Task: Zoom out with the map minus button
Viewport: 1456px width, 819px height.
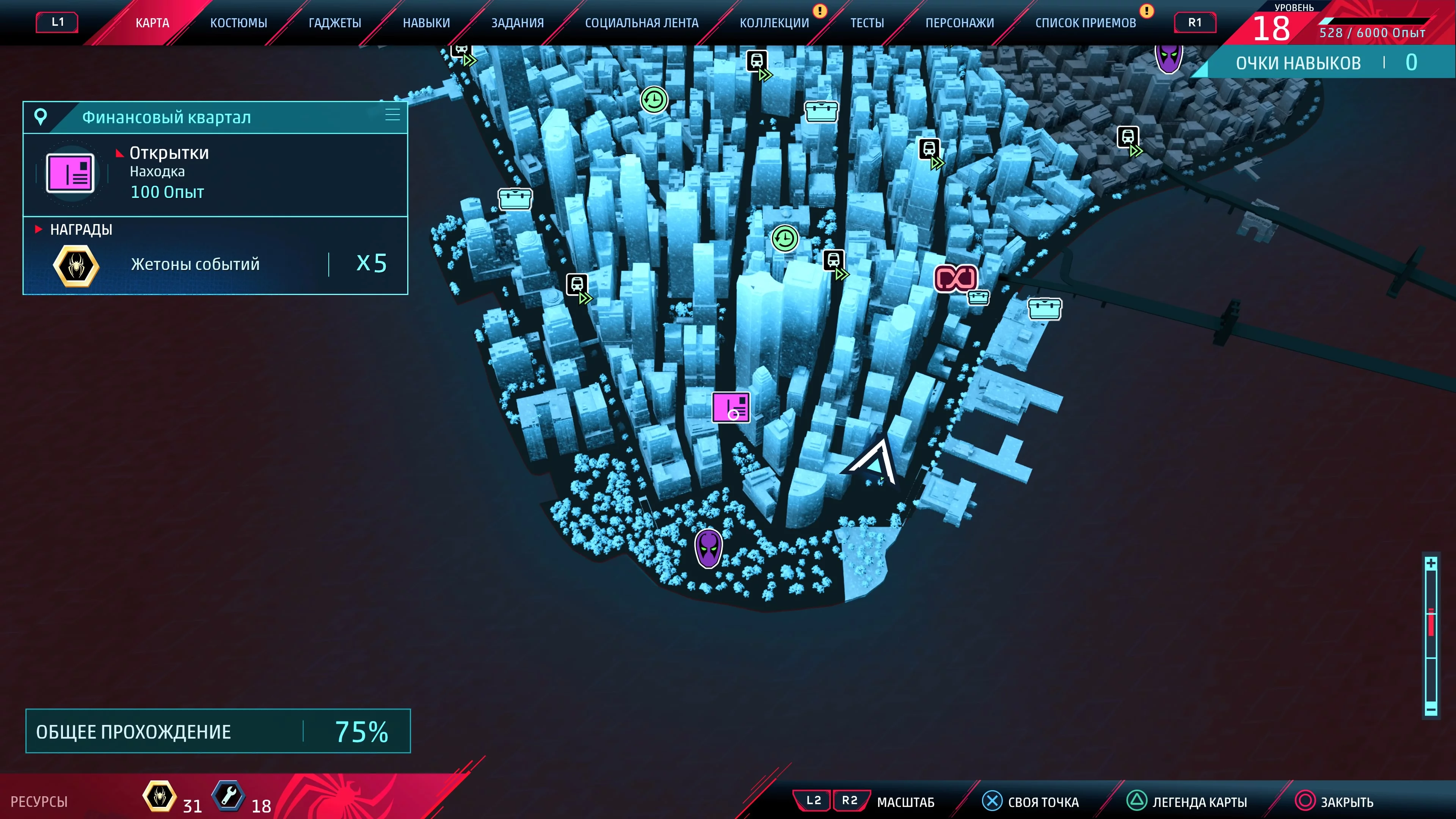Action: [1431, 709]
